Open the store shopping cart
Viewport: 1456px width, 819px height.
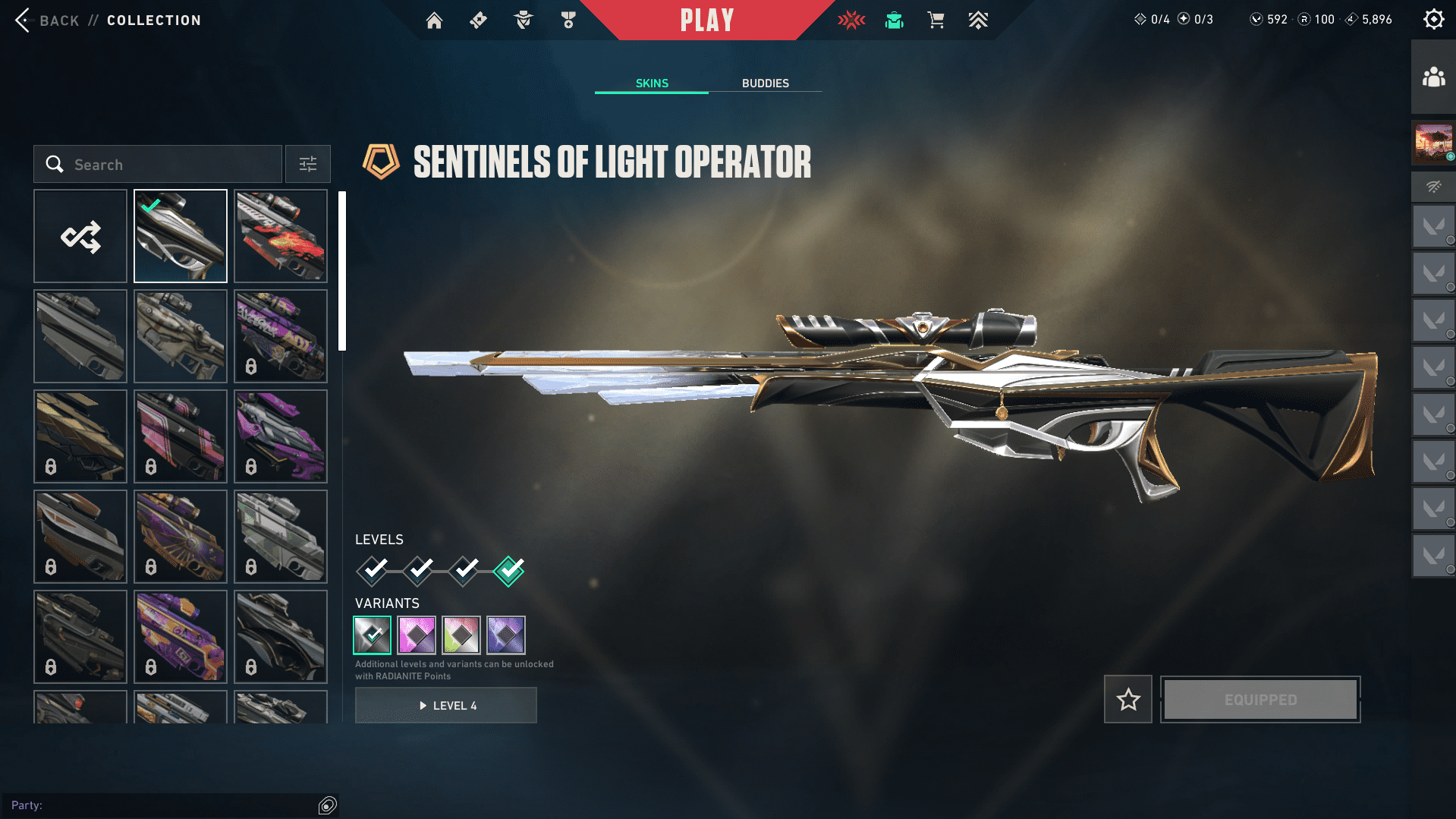tap(936, 20)
